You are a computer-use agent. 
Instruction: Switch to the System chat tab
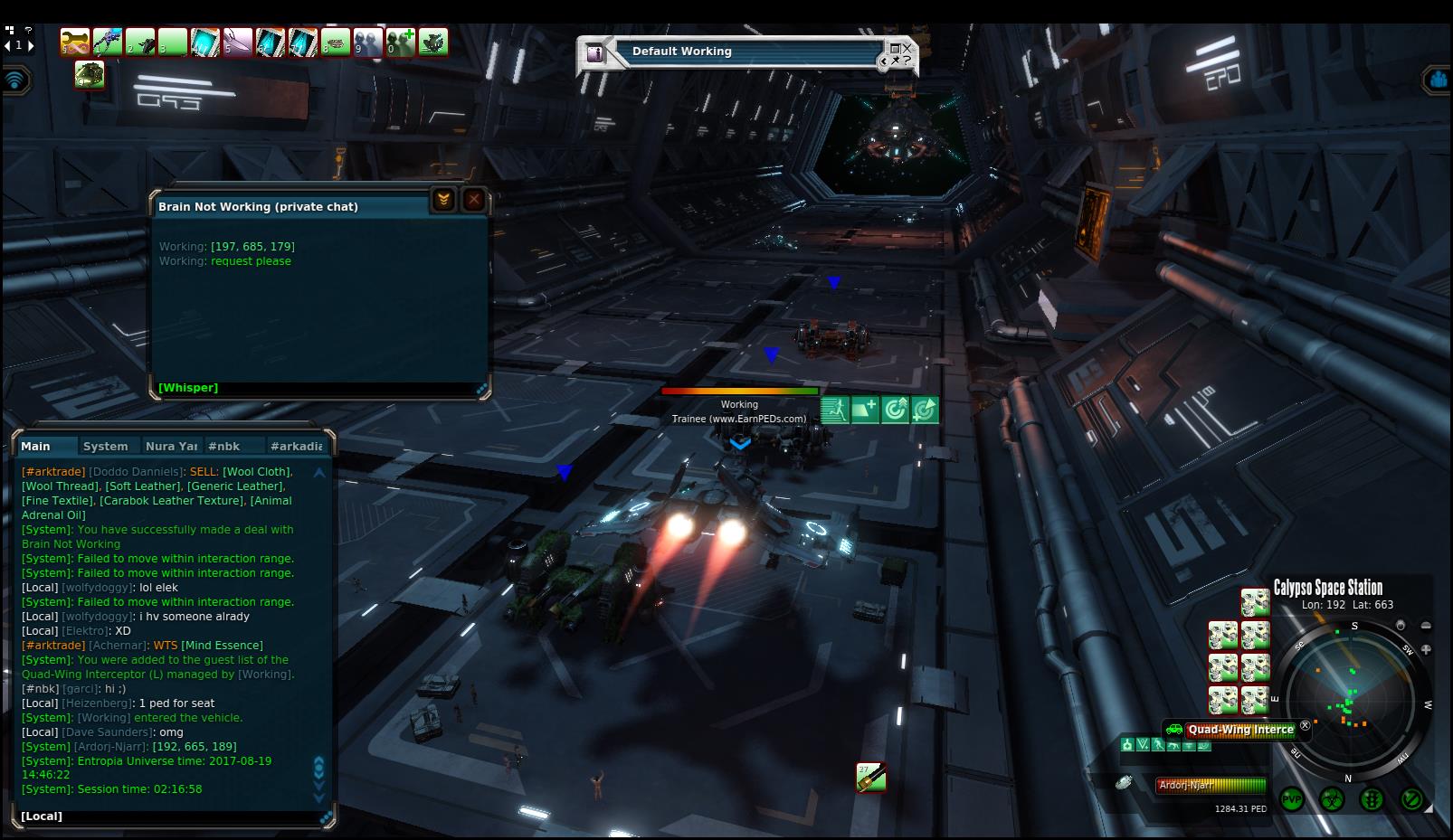pyautogui.click(x=105, y=446)
